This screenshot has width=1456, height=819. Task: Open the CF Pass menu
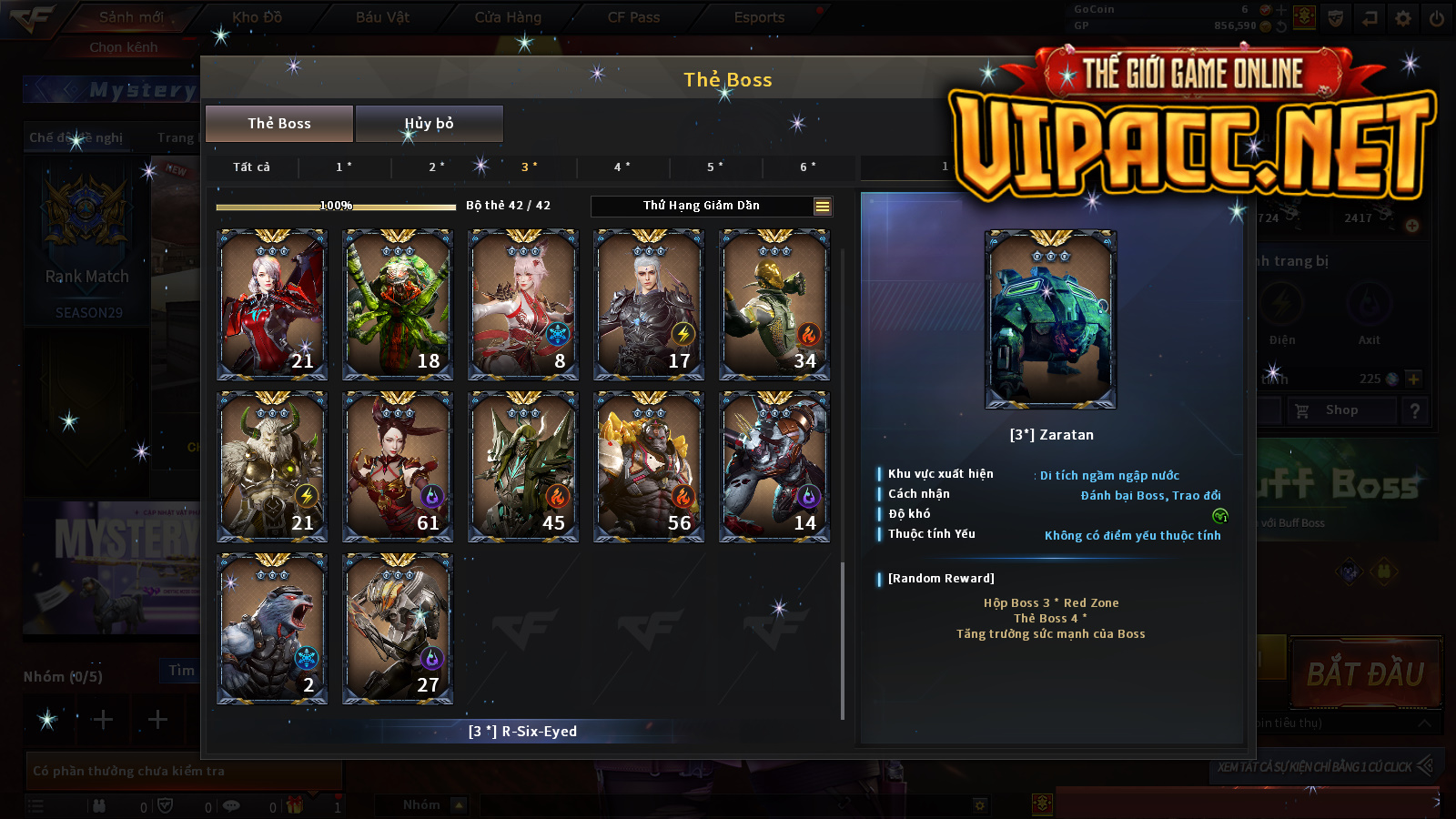tap(633, 17)
